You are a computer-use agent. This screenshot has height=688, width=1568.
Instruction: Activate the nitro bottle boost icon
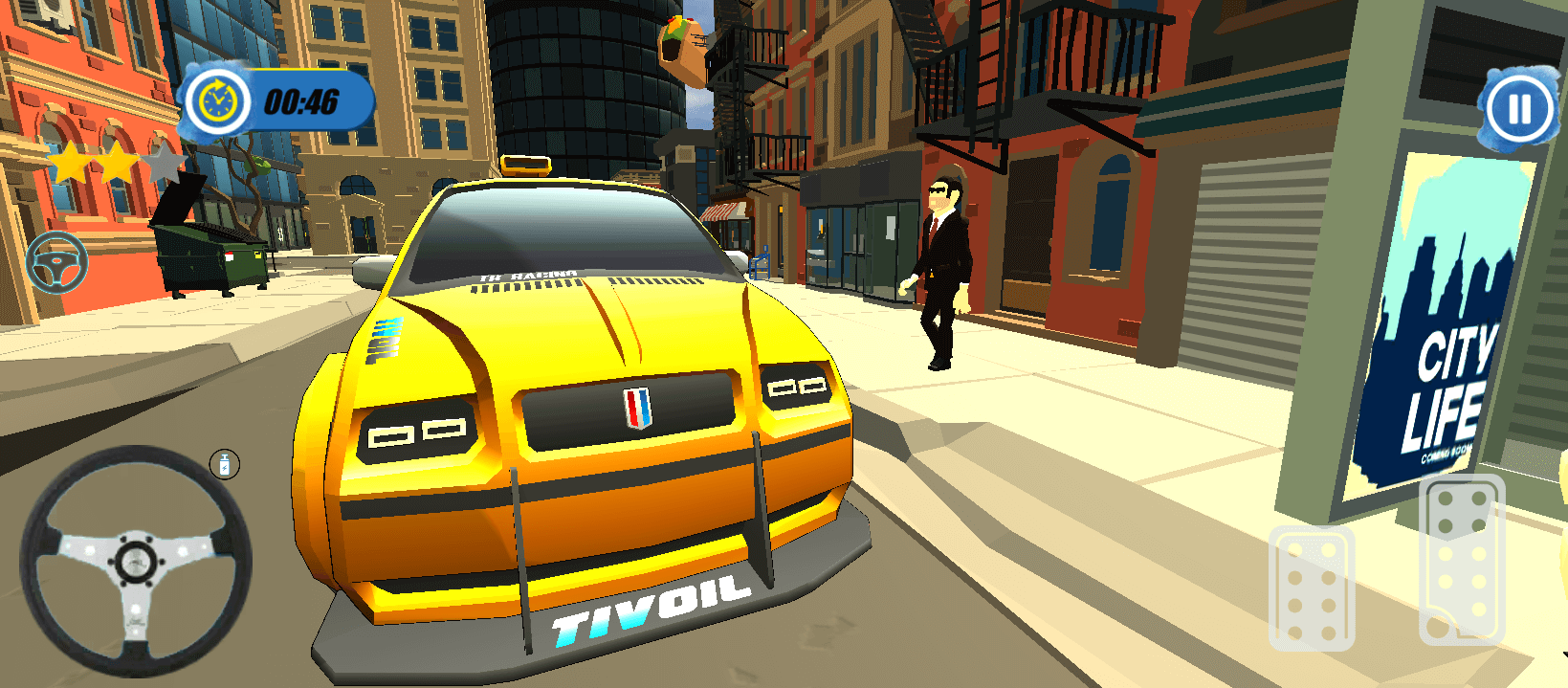tap(225, 465)
